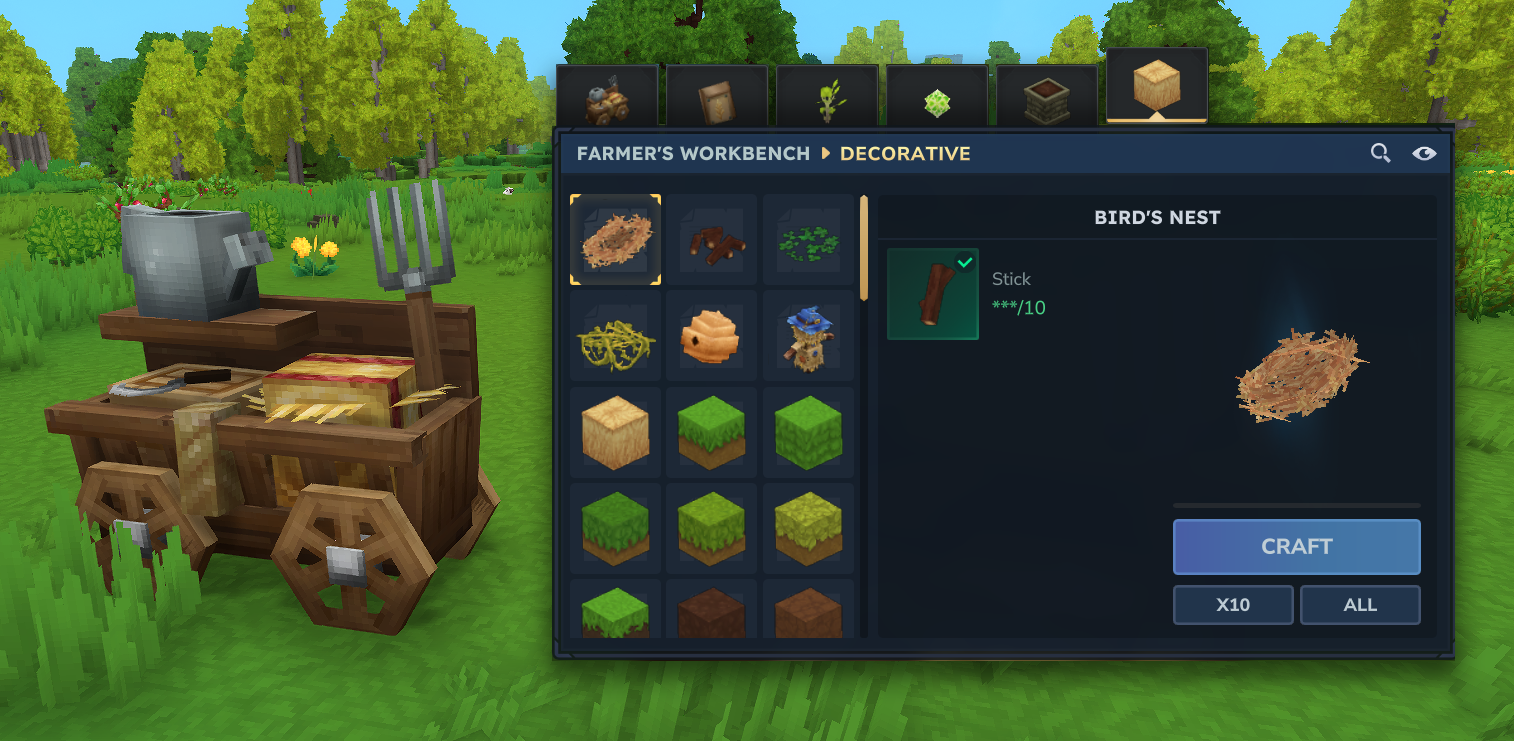Screen dimensions: 1514x741
Task: Select the hay bale Decorative tab
Action: coord(1157,88)
